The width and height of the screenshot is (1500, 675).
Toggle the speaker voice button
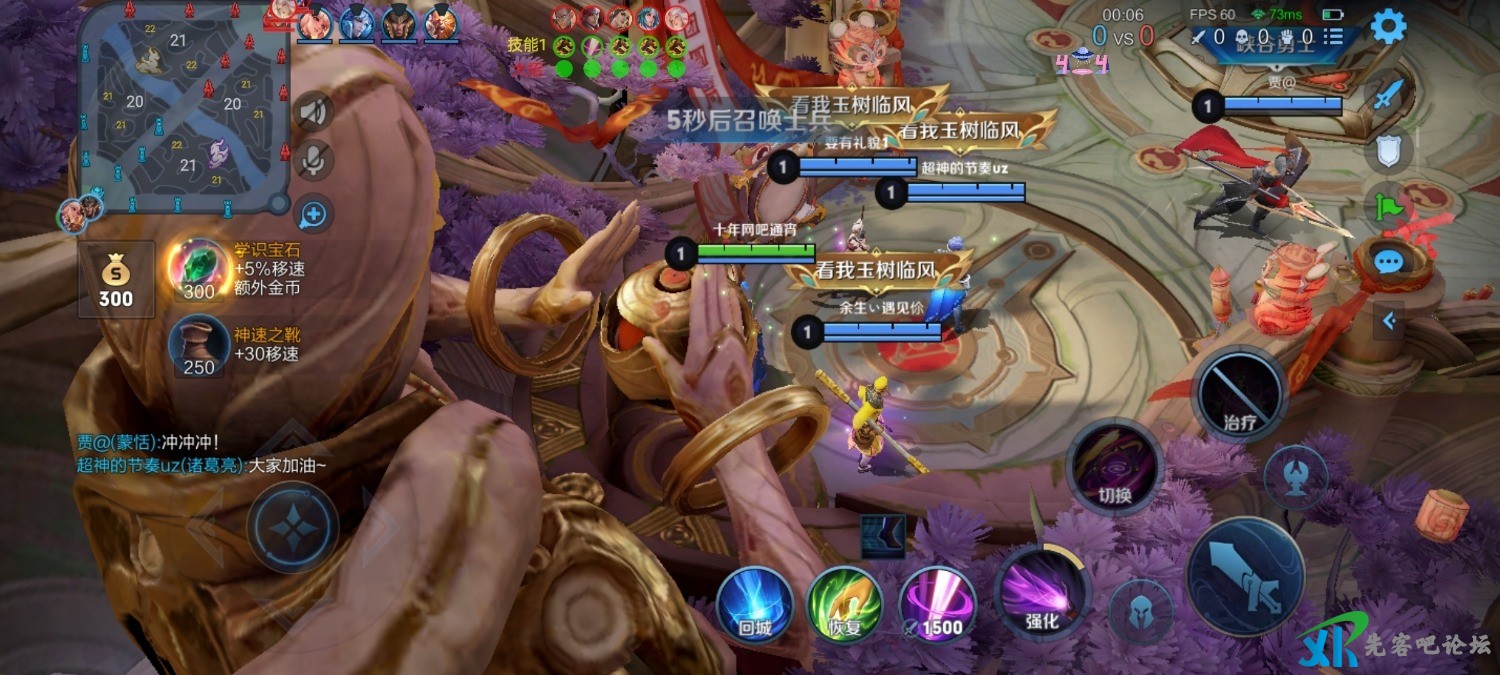tap(314, 111)
